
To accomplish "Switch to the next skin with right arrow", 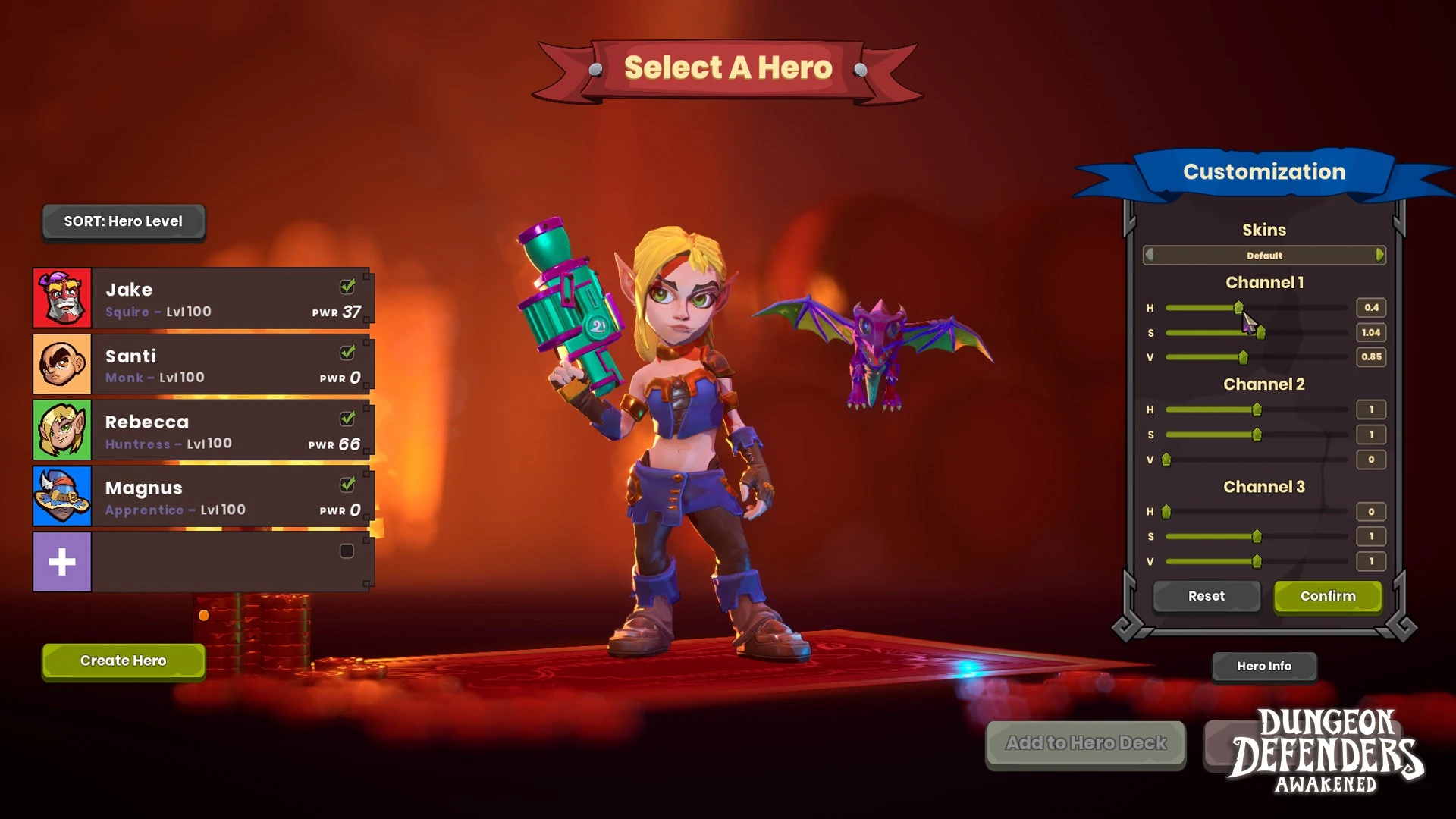I will (x=1379, y=256).
